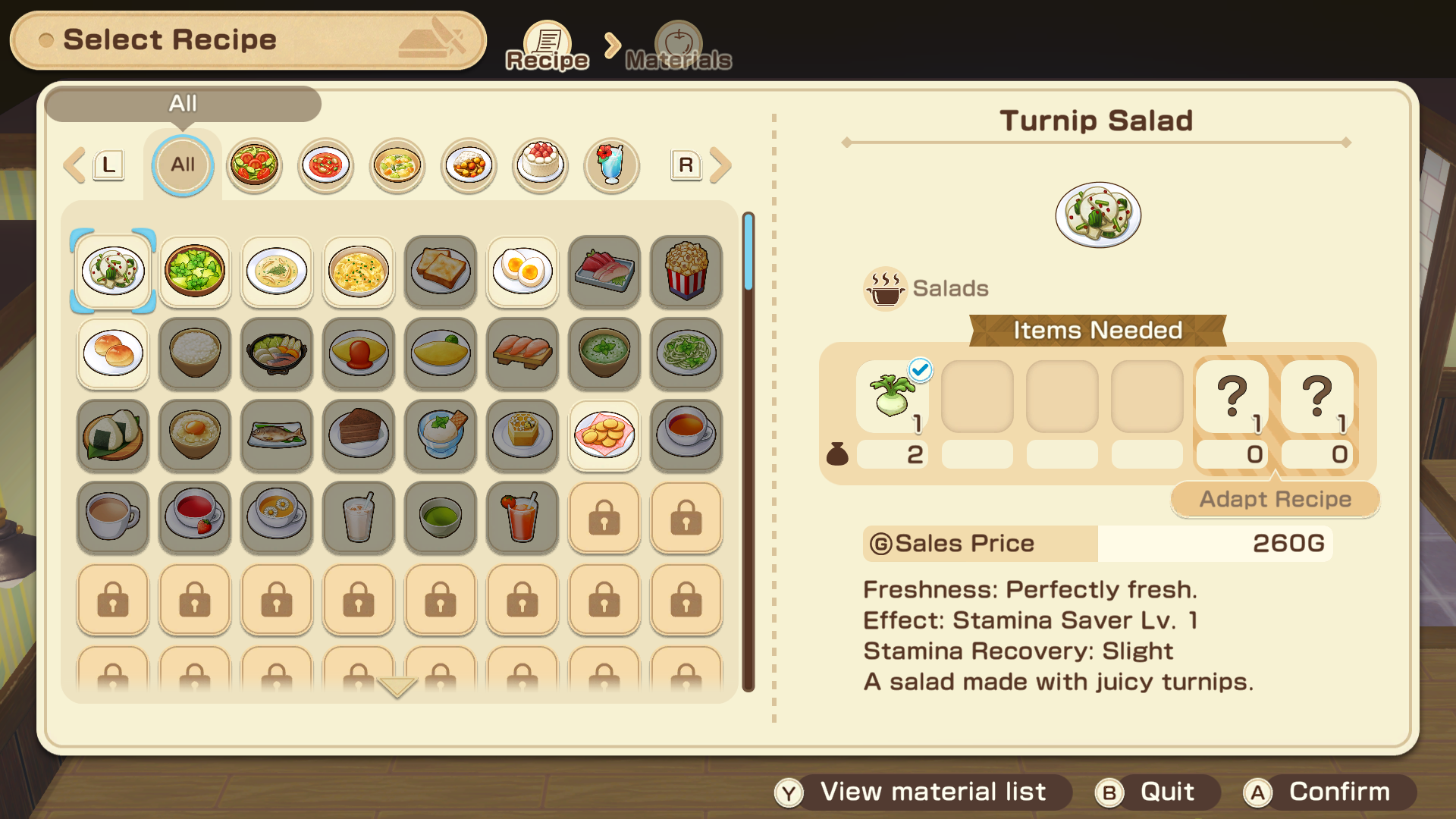Pick the chocolate cake slice recipe
Image resolution: width=1456 pixels, height=819 pixels.
coord(359,435)
